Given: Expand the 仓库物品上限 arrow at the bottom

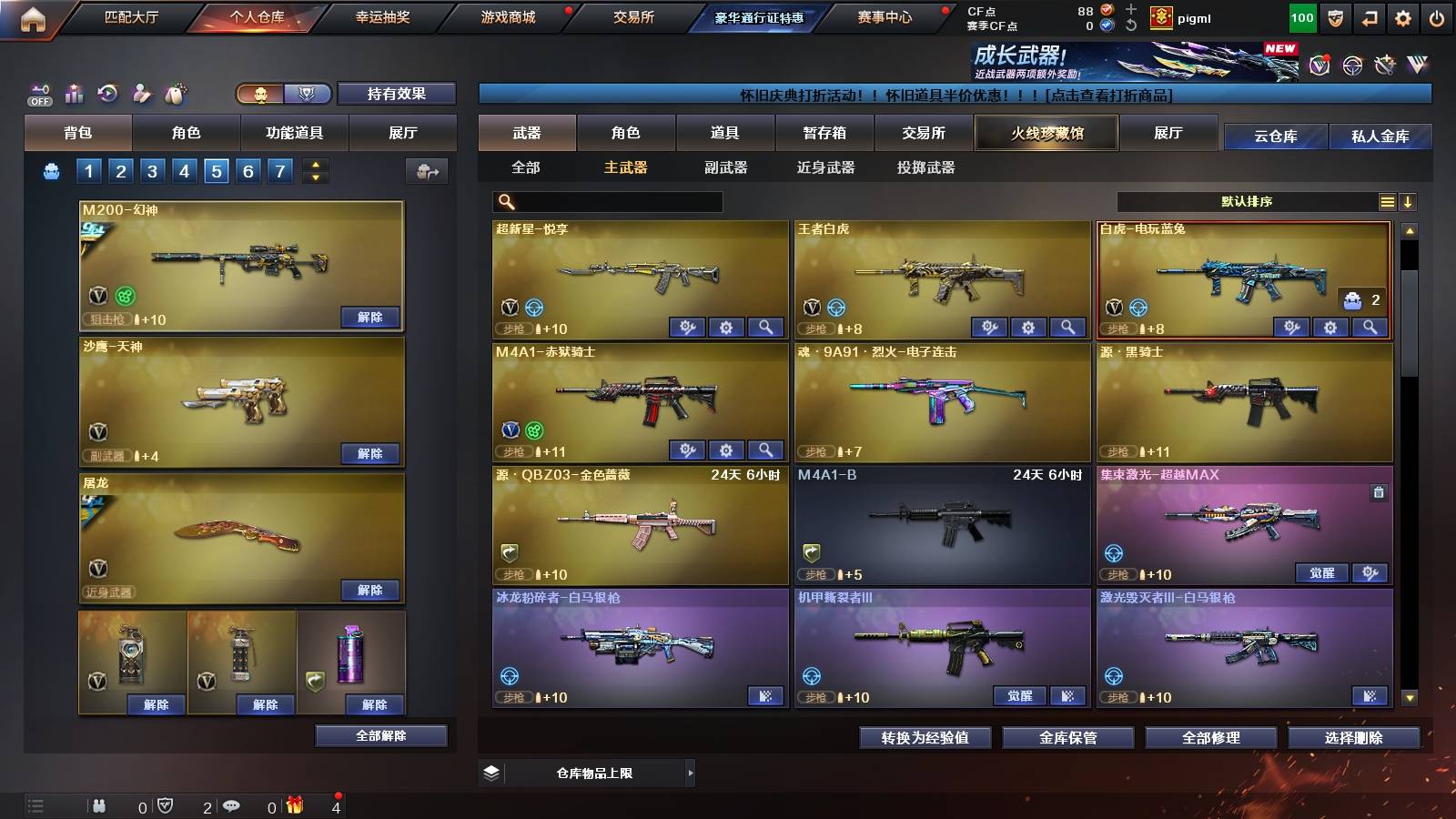Looking at the screenshot, I should pyautogui.click(x=692, y=772).
